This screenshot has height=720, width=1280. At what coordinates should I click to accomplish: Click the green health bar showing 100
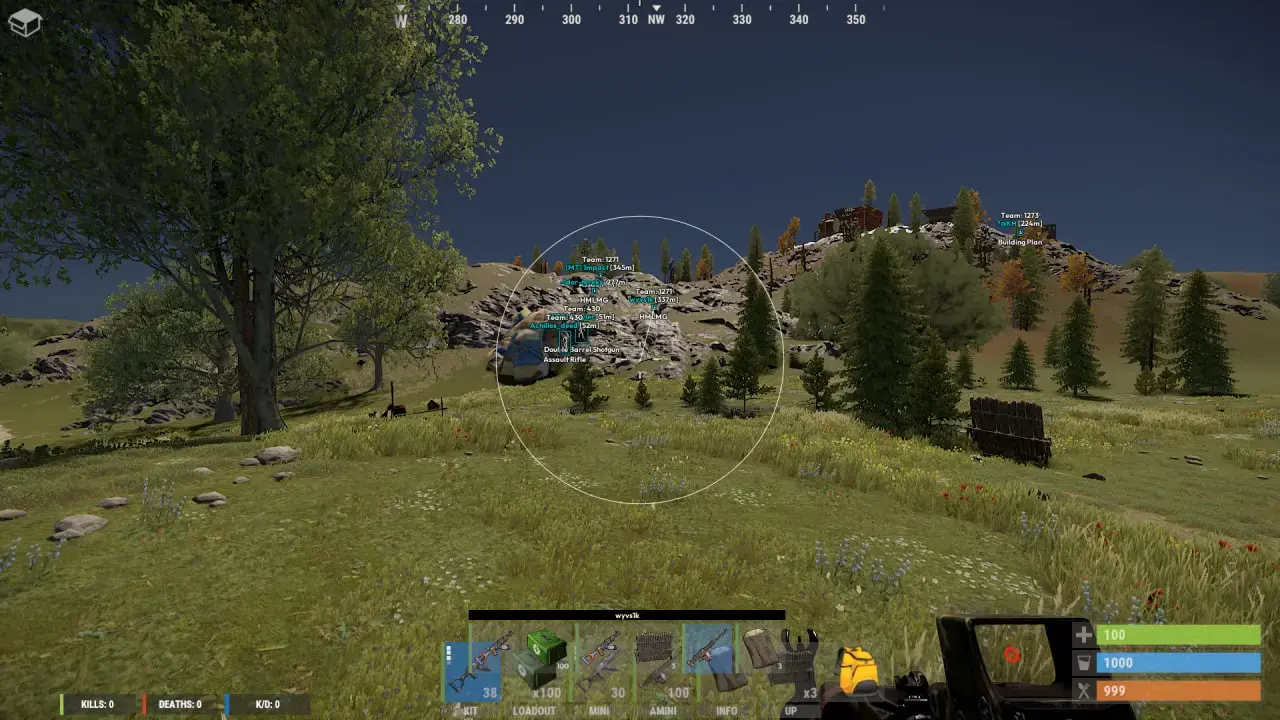pos(1180,634)
